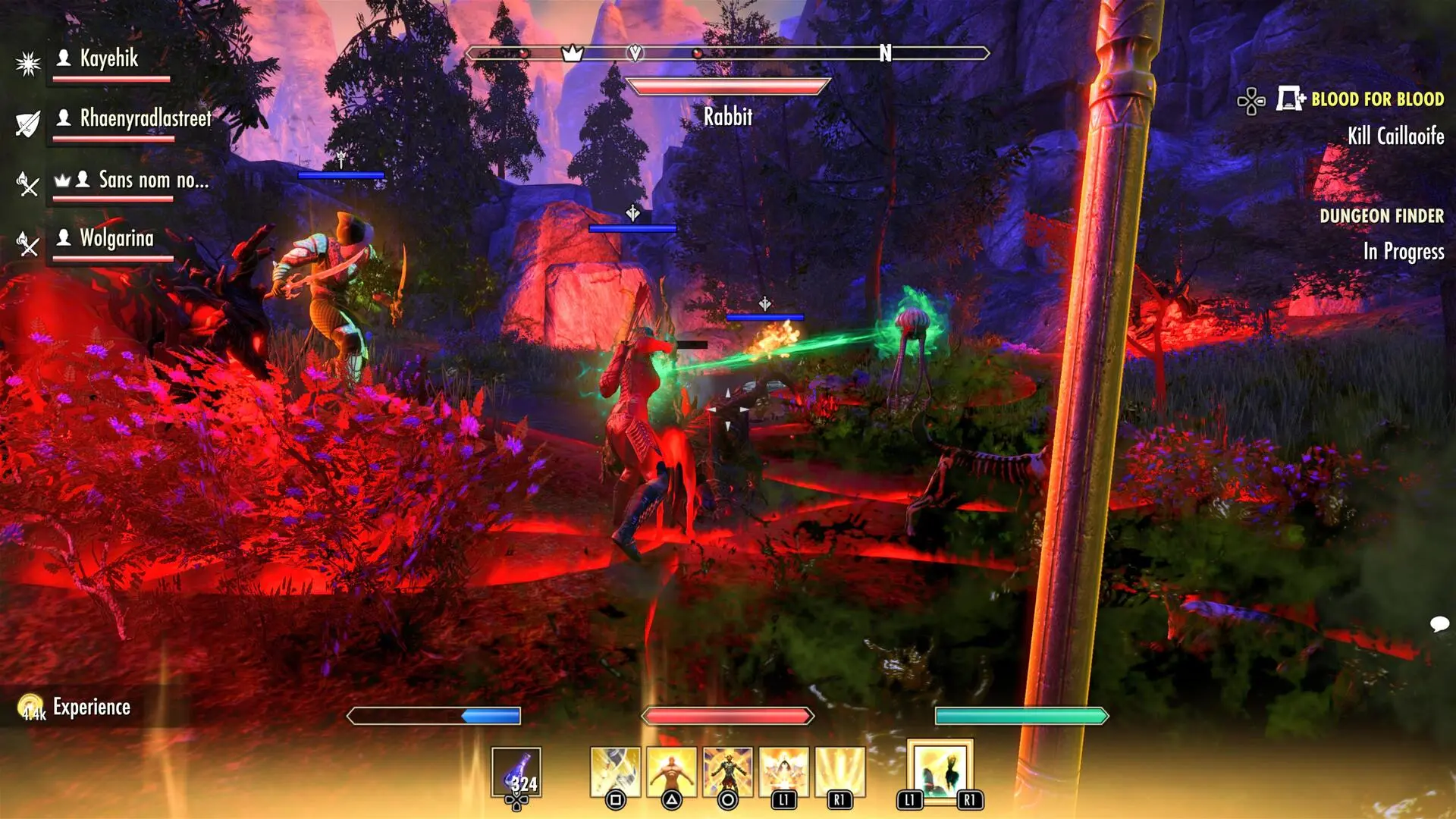Viewport: 1456px width, 819px height.
Task: Select group member Wolgarina
Action: (117, 238)
